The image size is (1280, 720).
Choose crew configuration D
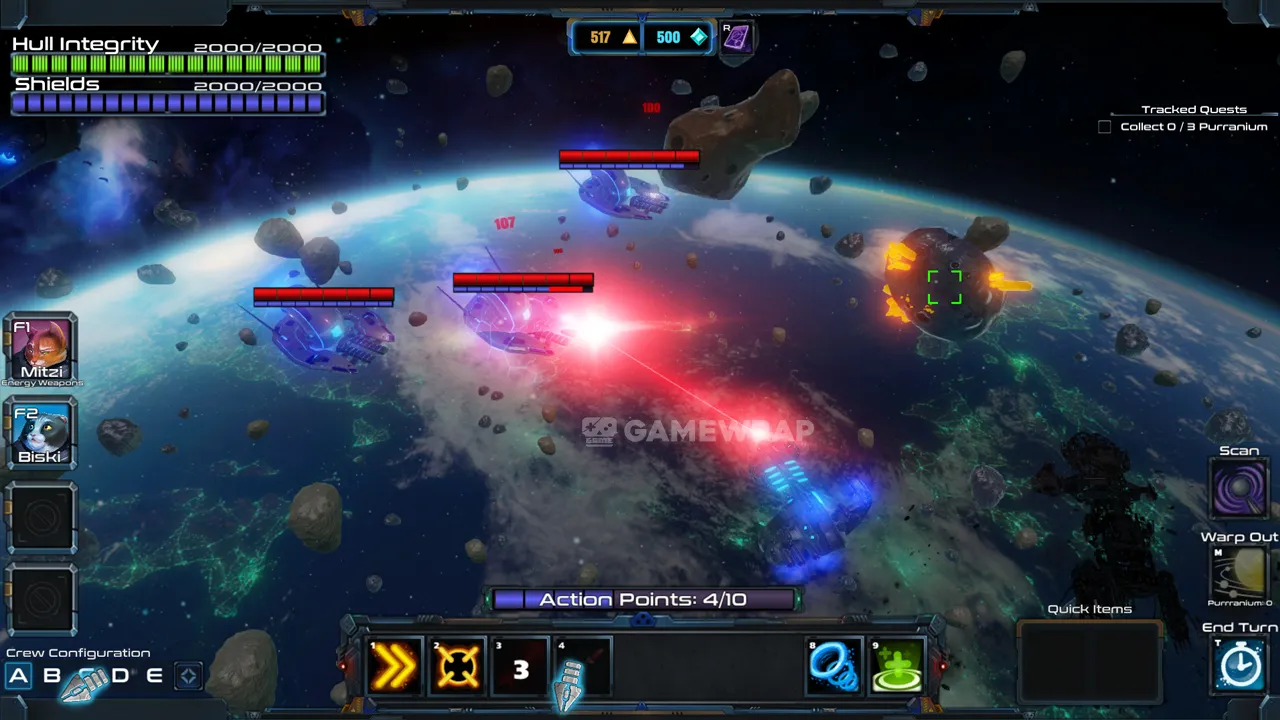point(121,676)
